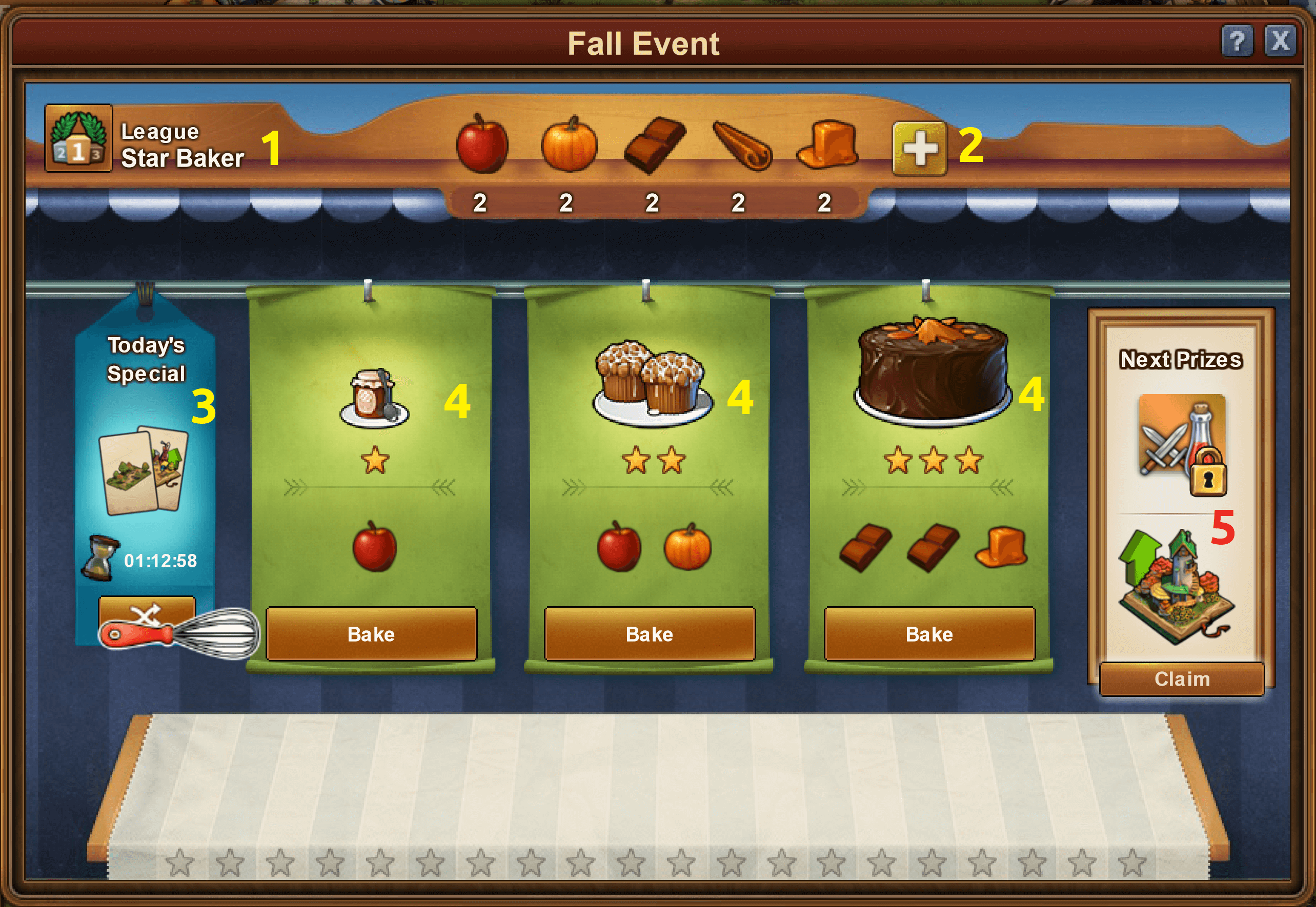Select the pumpkin ingredient in the top bar
Screen dimensions: 1316x907
pyautogui.click(x=569, y=144)
